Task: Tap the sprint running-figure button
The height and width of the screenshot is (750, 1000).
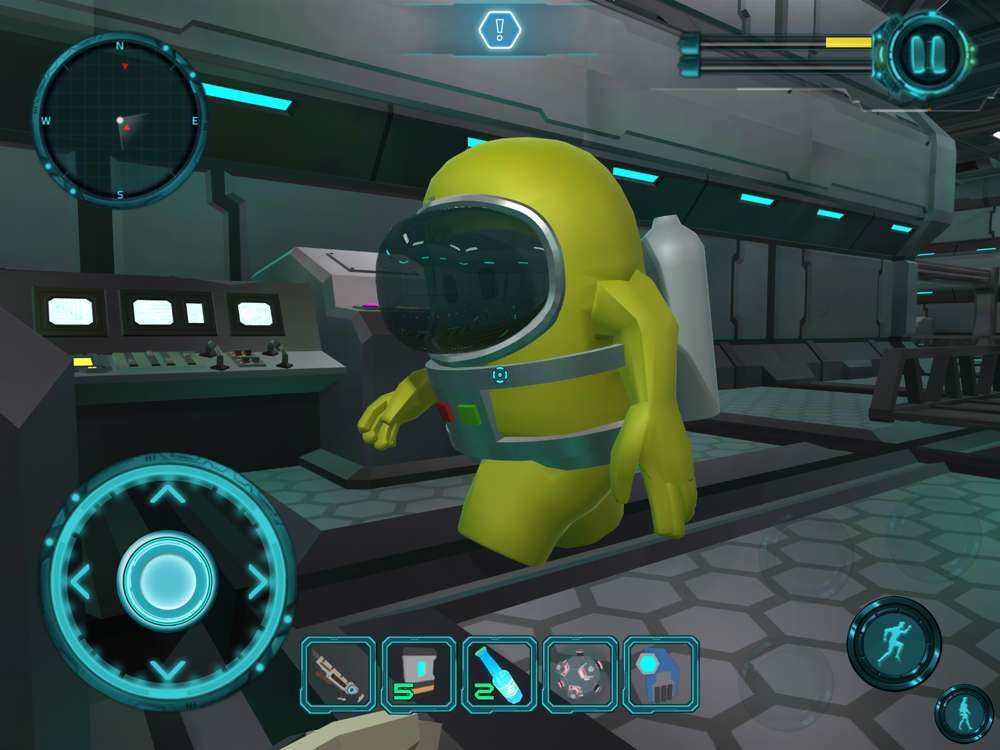Action: click(x=894, y=643)
